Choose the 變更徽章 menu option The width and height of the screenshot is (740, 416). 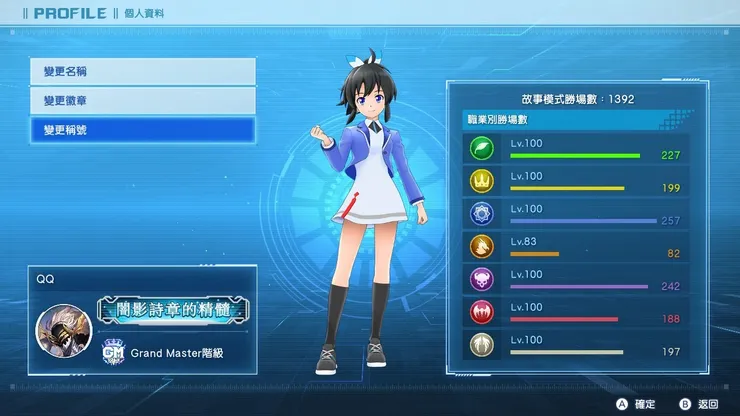(x=142, y=101)
